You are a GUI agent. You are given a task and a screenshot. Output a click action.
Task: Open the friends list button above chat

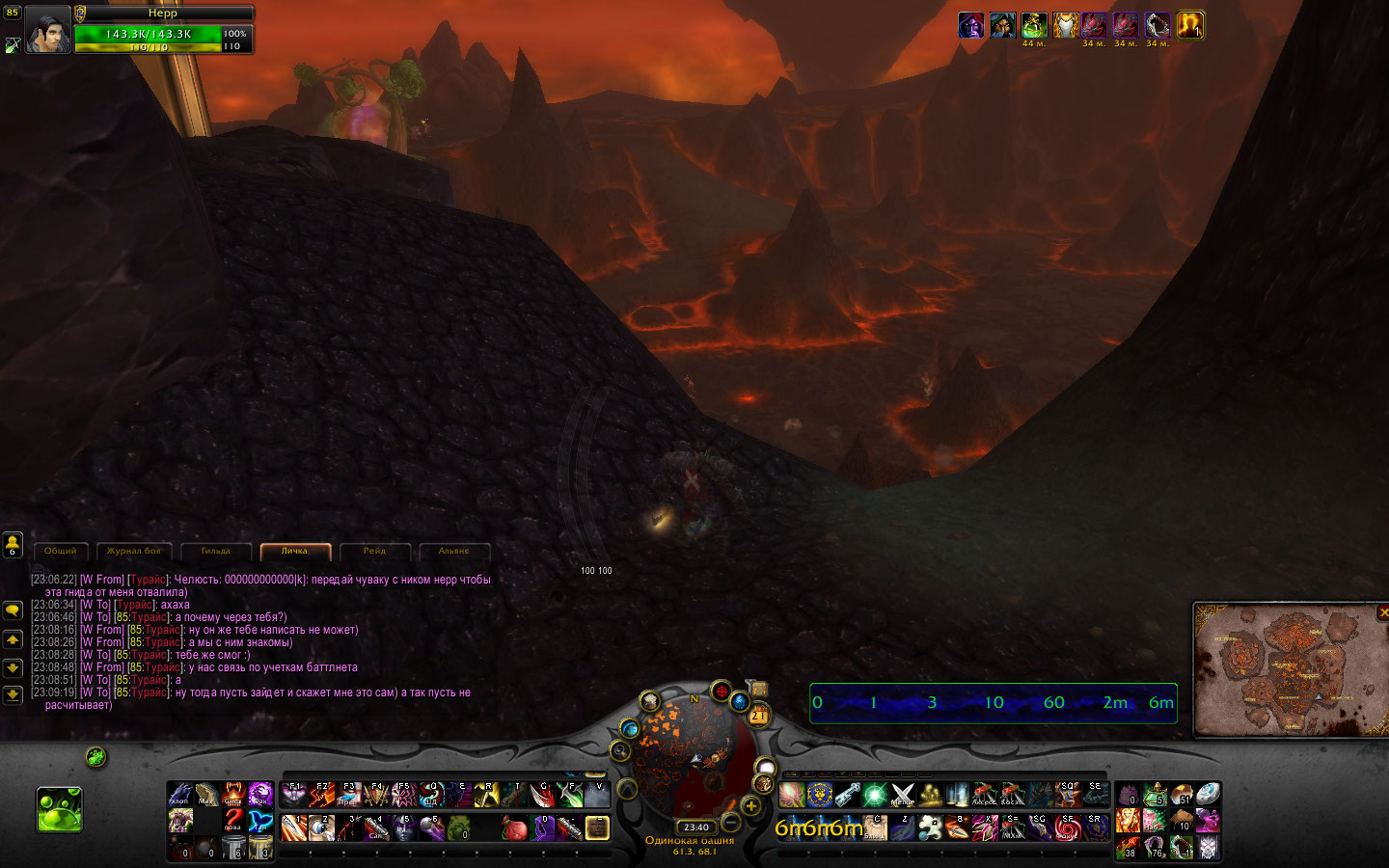pyautogui.click(x=13, y=545)
